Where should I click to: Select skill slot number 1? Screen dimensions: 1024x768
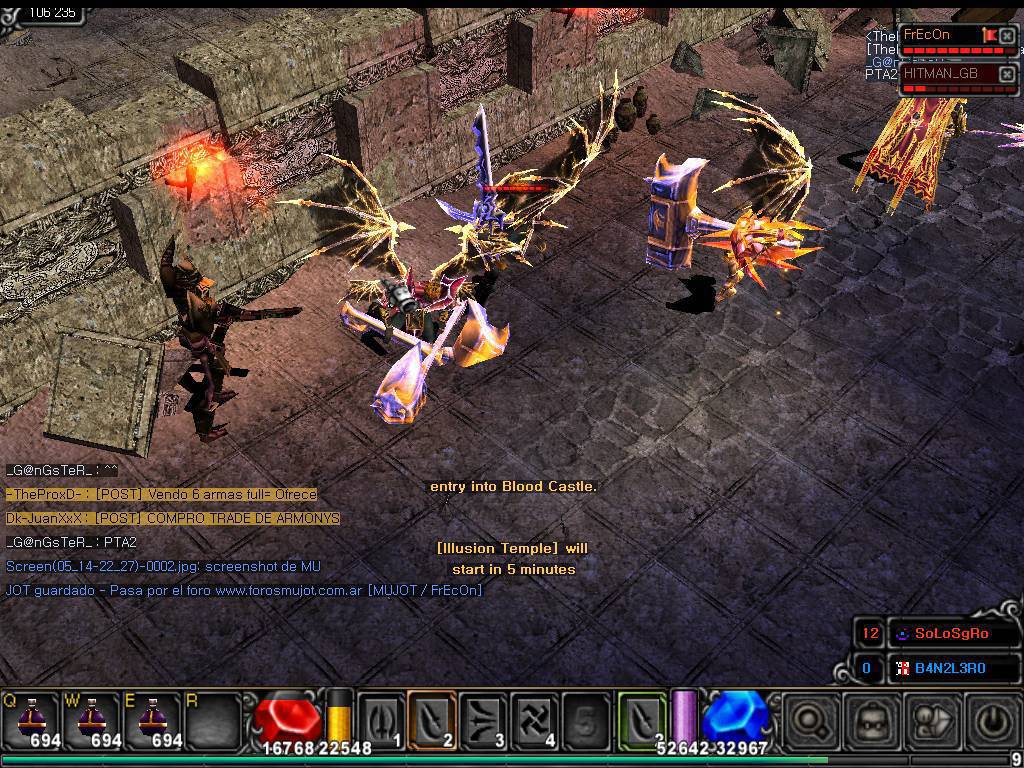tap(381, 719)
